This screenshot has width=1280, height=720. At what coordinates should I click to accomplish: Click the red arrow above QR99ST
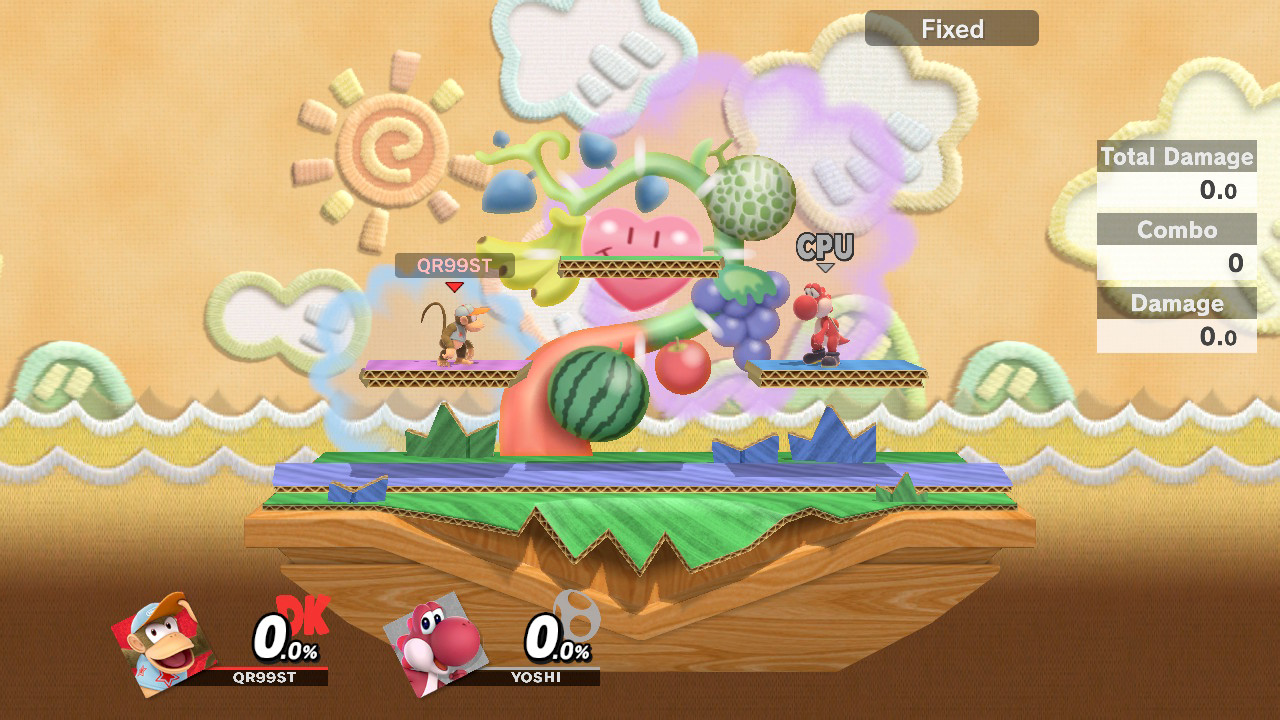455,288
